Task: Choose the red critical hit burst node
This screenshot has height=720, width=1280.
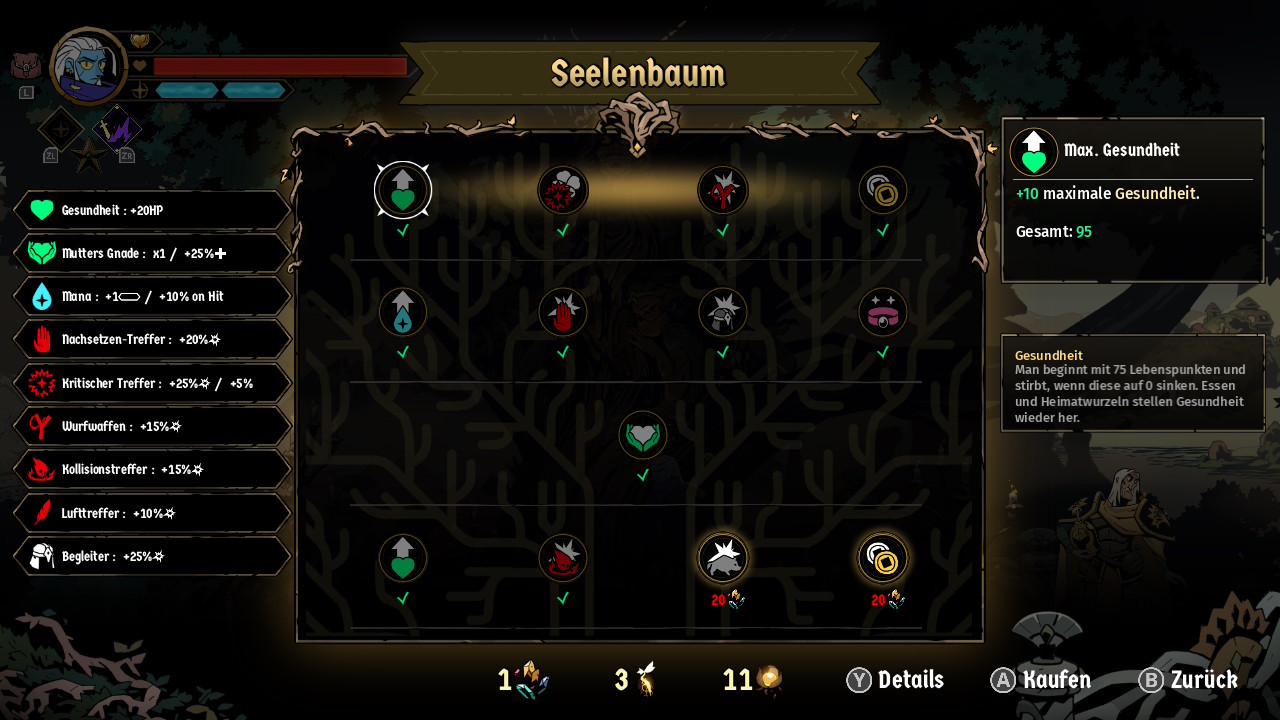Action: pyautogui.click(x=563, y=190)
